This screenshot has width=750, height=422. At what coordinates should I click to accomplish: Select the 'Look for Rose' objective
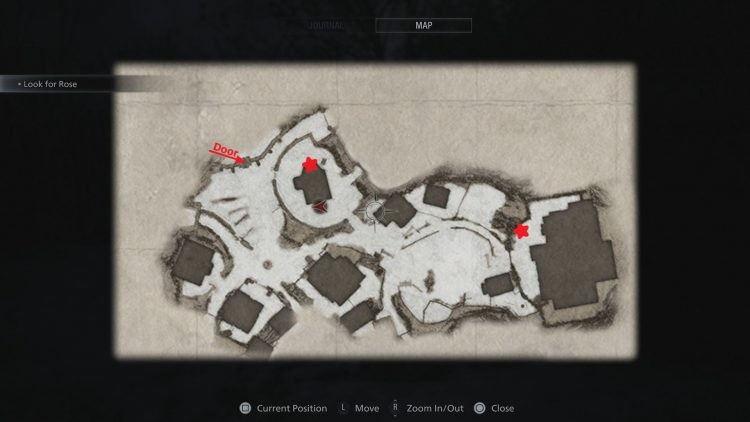(48, 85)
